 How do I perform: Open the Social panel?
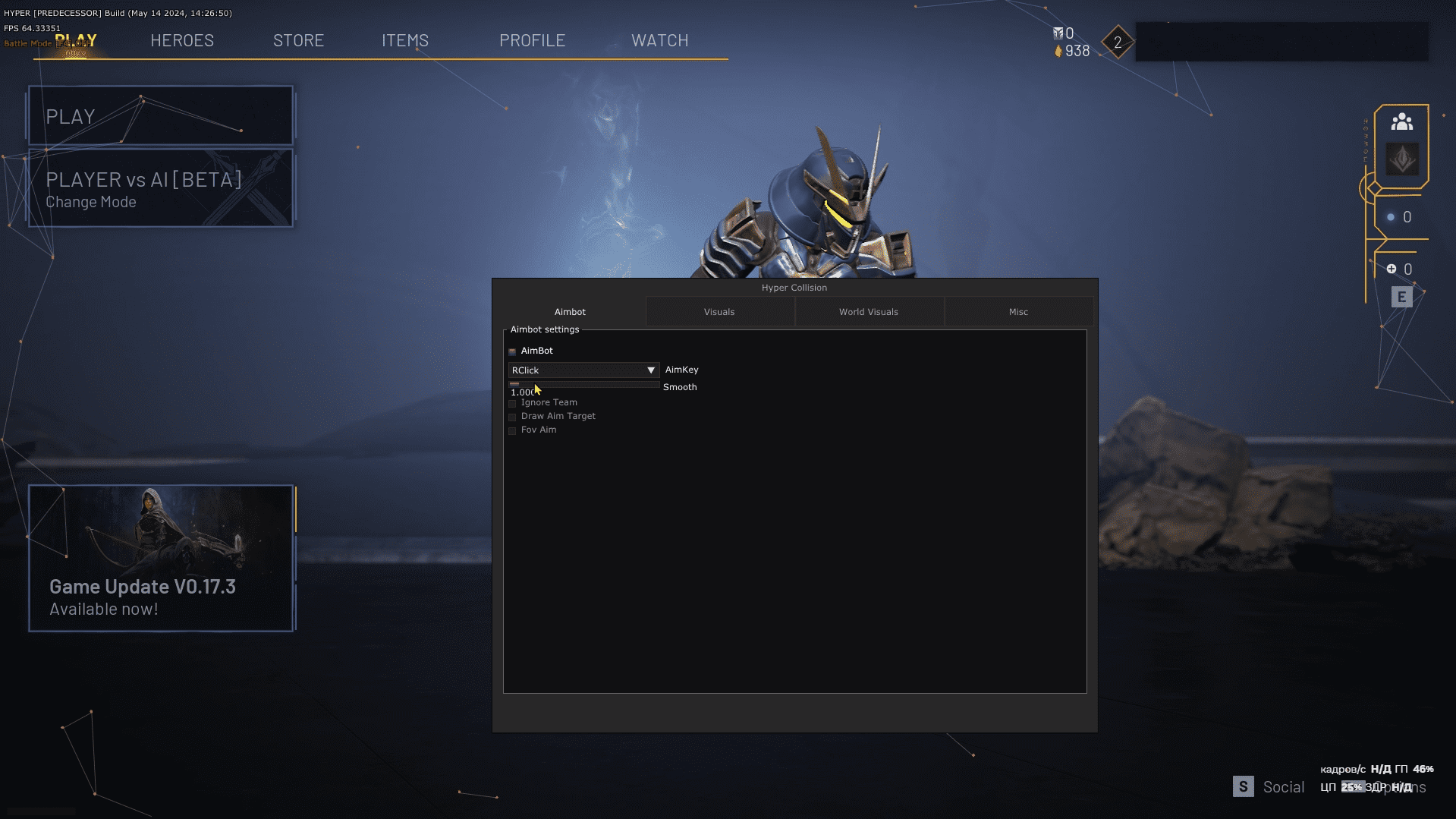tap(1269, 787)
